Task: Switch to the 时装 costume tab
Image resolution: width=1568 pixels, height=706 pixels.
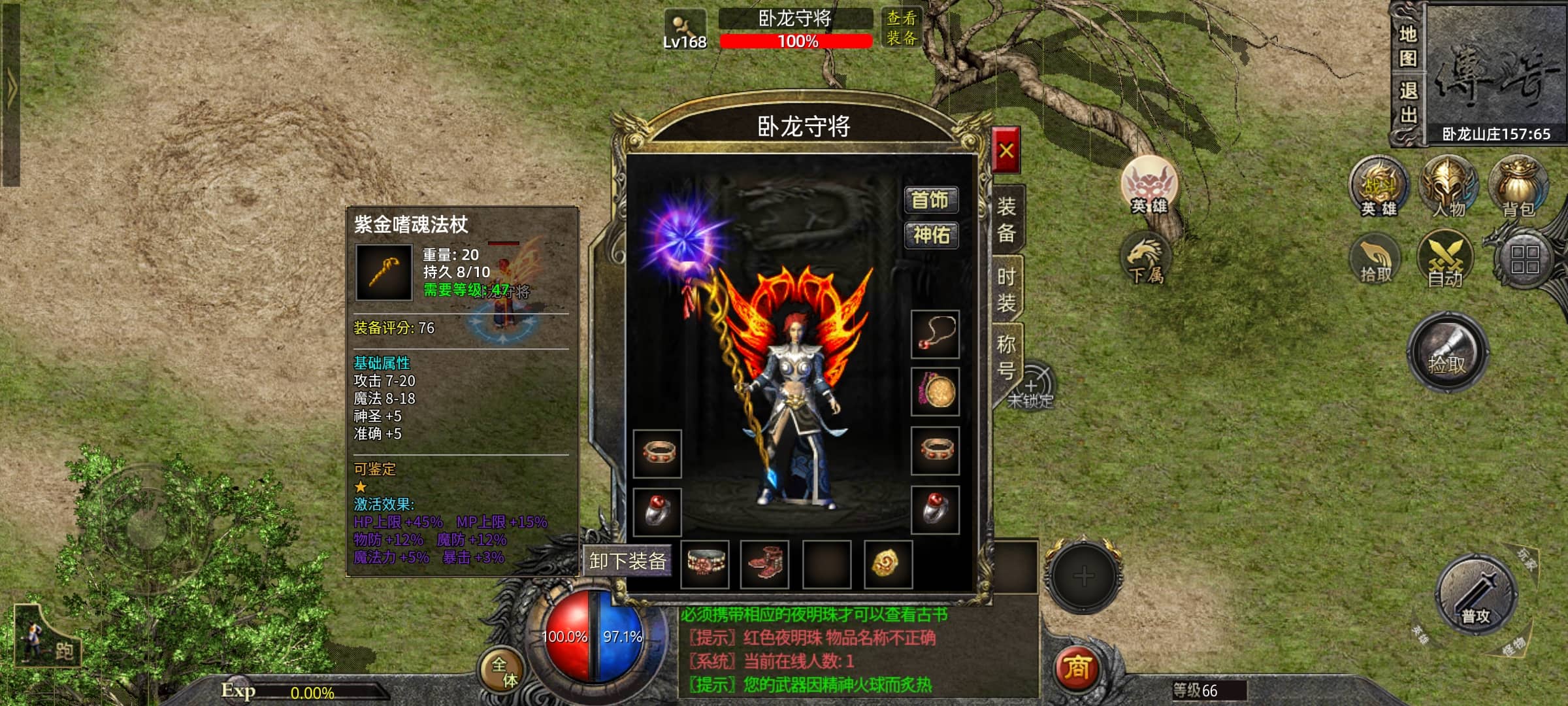Action: coord(1006,289)
